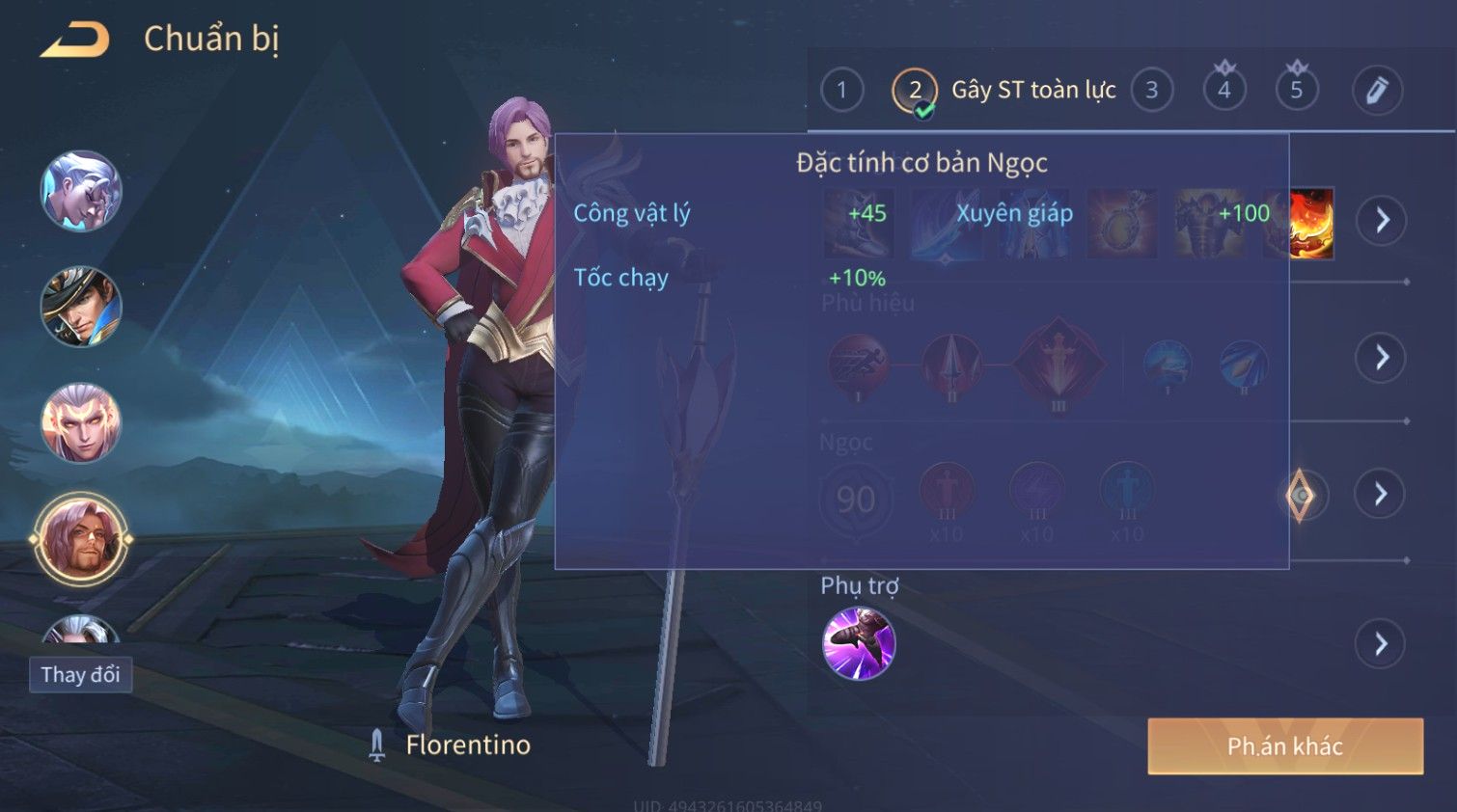Go back using the return arrow
1457x812 pixels.
pyautogui.click(x=75, y=40)
